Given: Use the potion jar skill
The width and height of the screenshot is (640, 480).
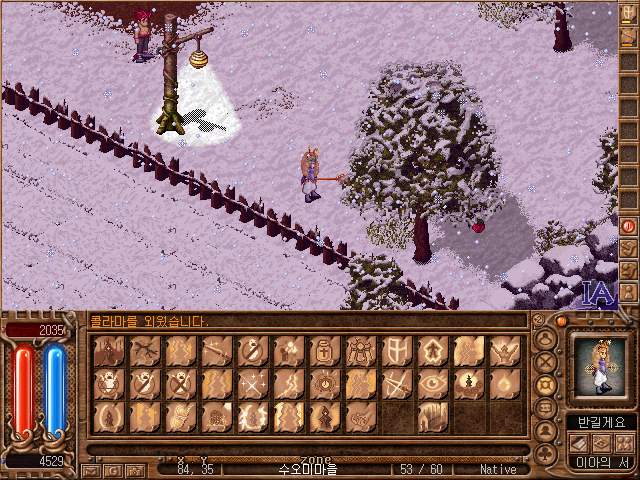Looking at the screenshot, I should [x=324, y=351].
